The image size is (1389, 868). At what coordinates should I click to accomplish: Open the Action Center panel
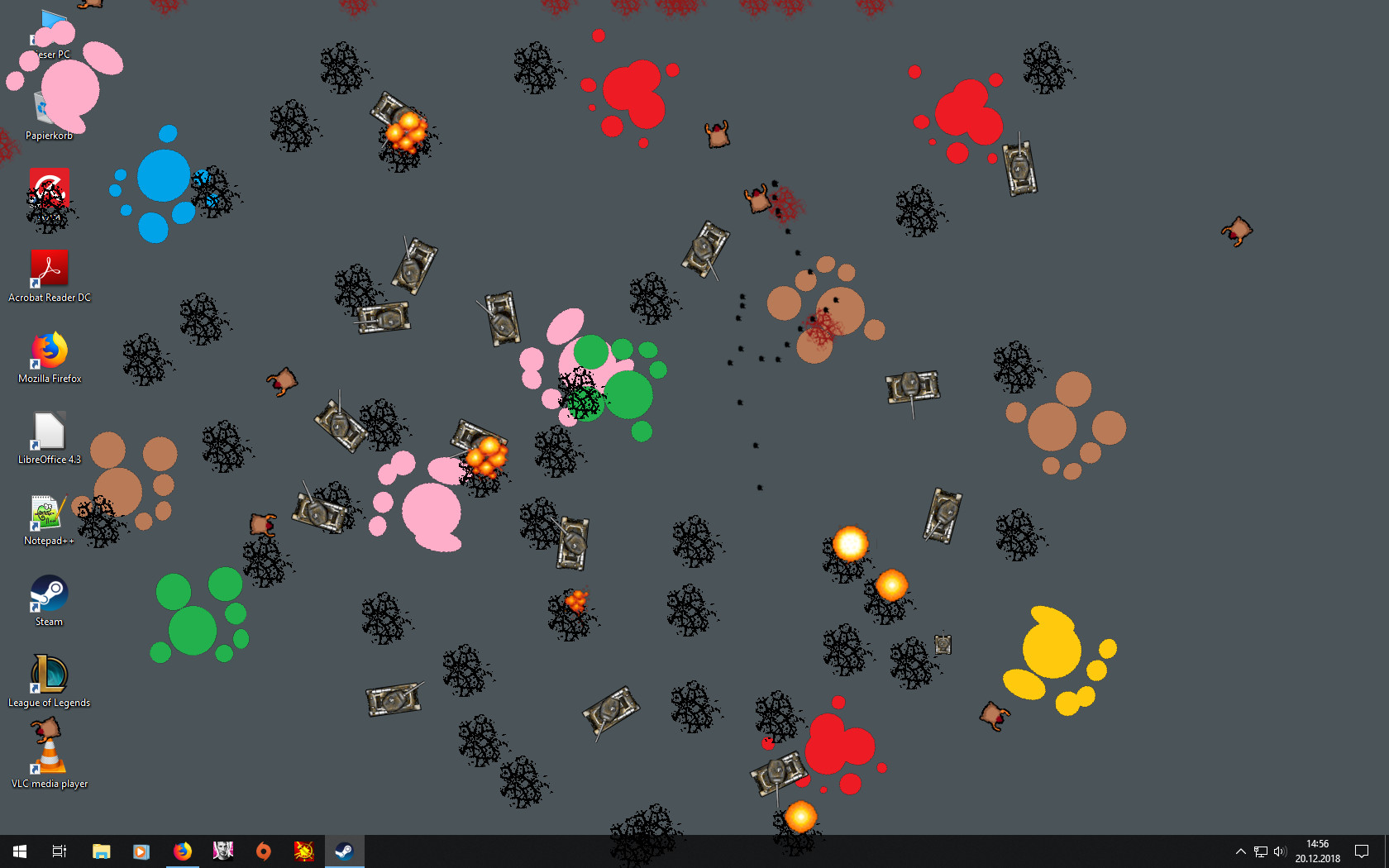click(x=1362, y=851)
